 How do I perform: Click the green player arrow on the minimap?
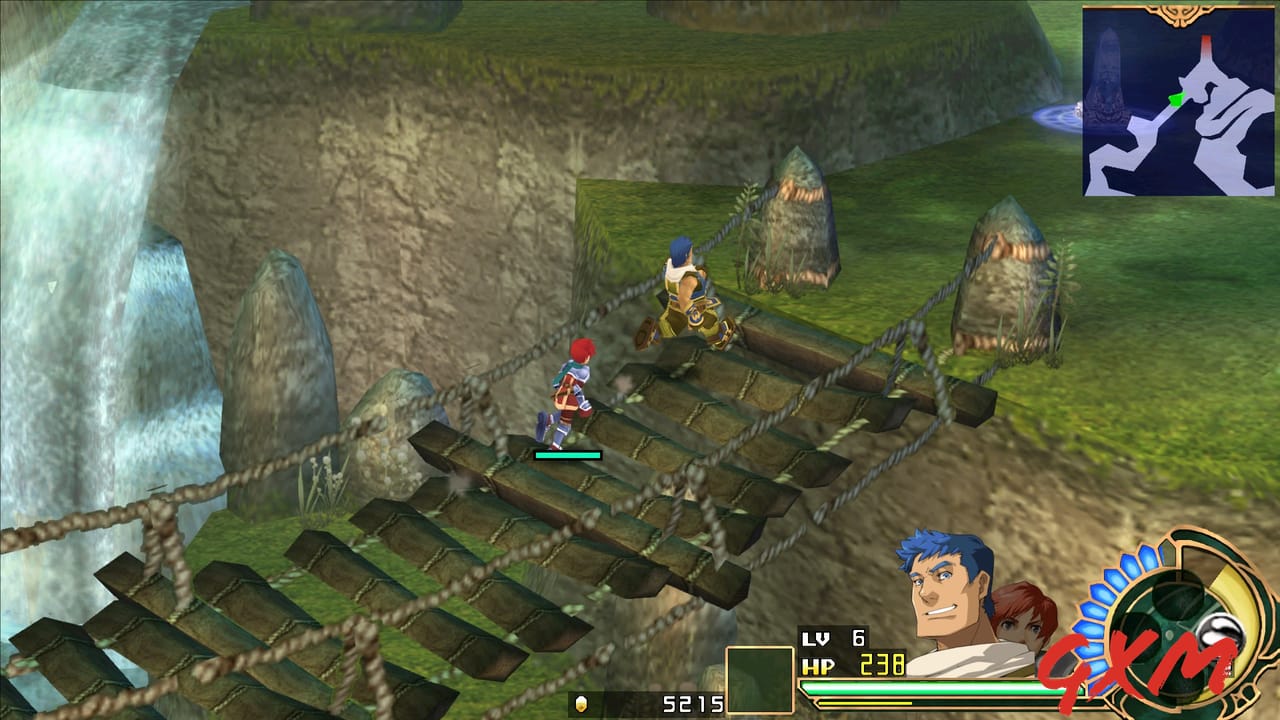[x=1175, y=98]
